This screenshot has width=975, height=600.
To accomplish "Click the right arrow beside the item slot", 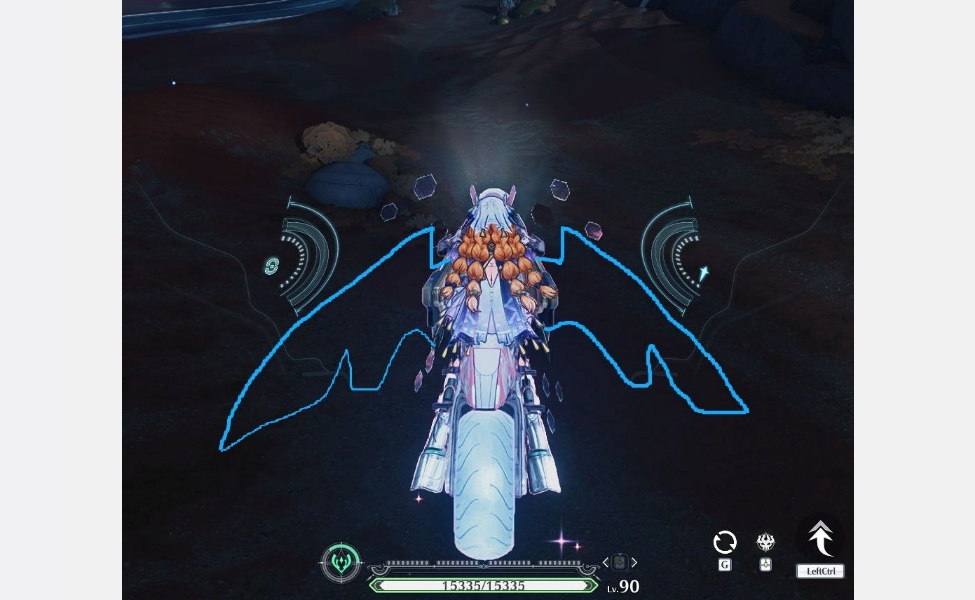I will point(634,563).
